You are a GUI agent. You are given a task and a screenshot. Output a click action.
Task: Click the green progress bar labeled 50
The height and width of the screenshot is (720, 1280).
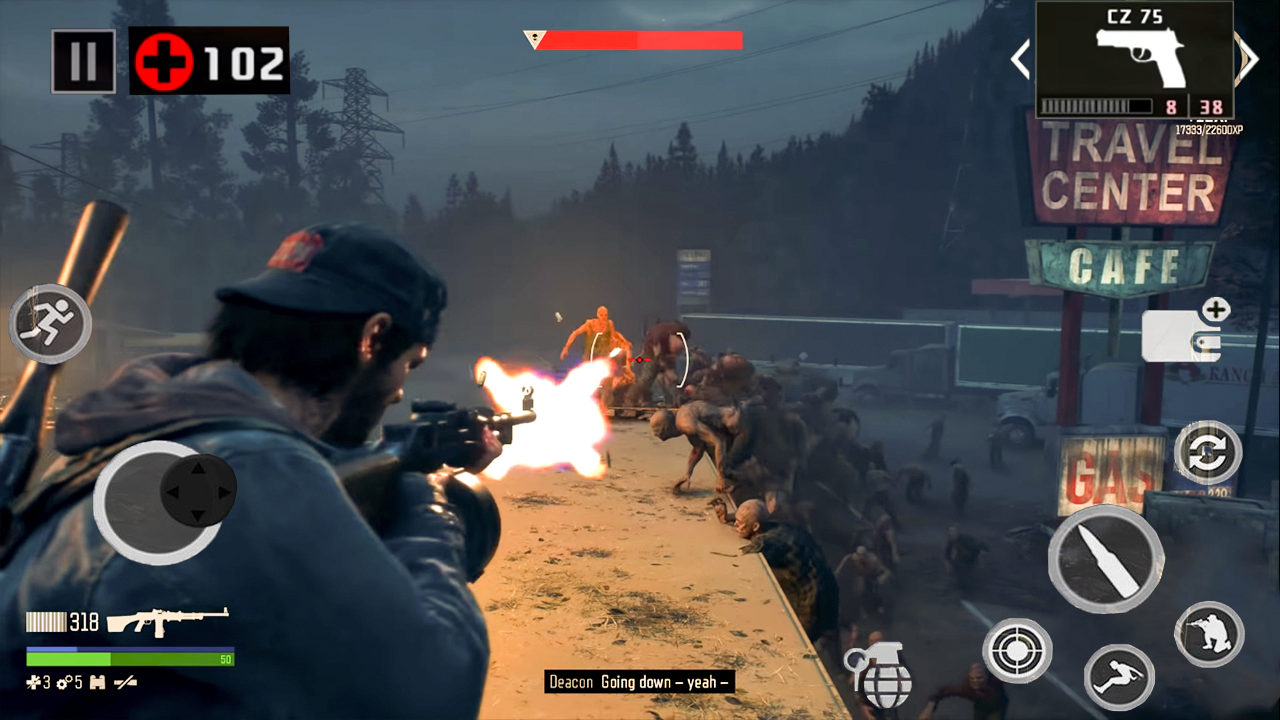coord(130,660)
